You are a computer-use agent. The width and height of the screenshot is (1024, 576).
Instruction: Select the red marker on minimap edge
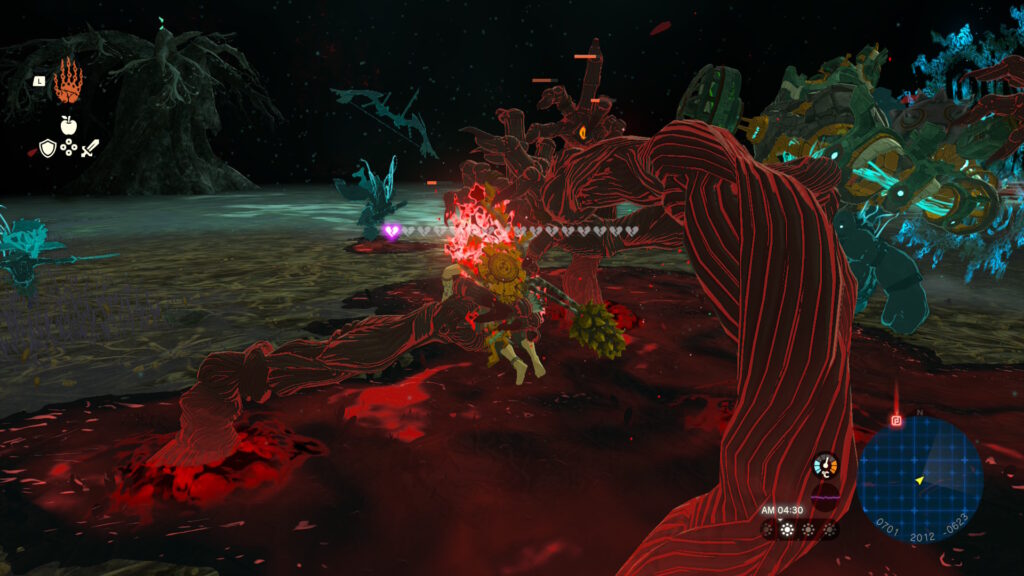click(897, 420)
